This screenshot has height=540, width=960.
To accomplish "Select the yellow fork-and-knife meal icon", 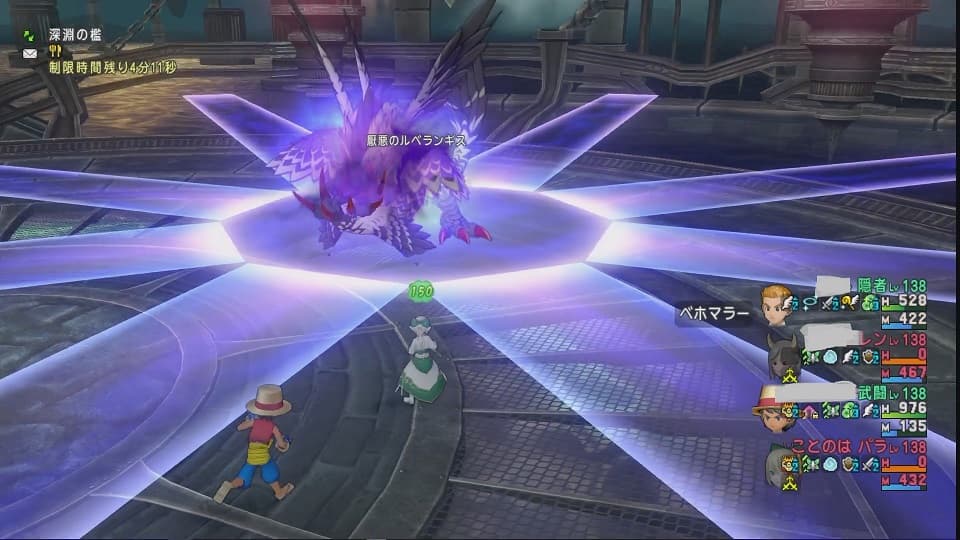I will pyautogui.click(x=56, y=52).
